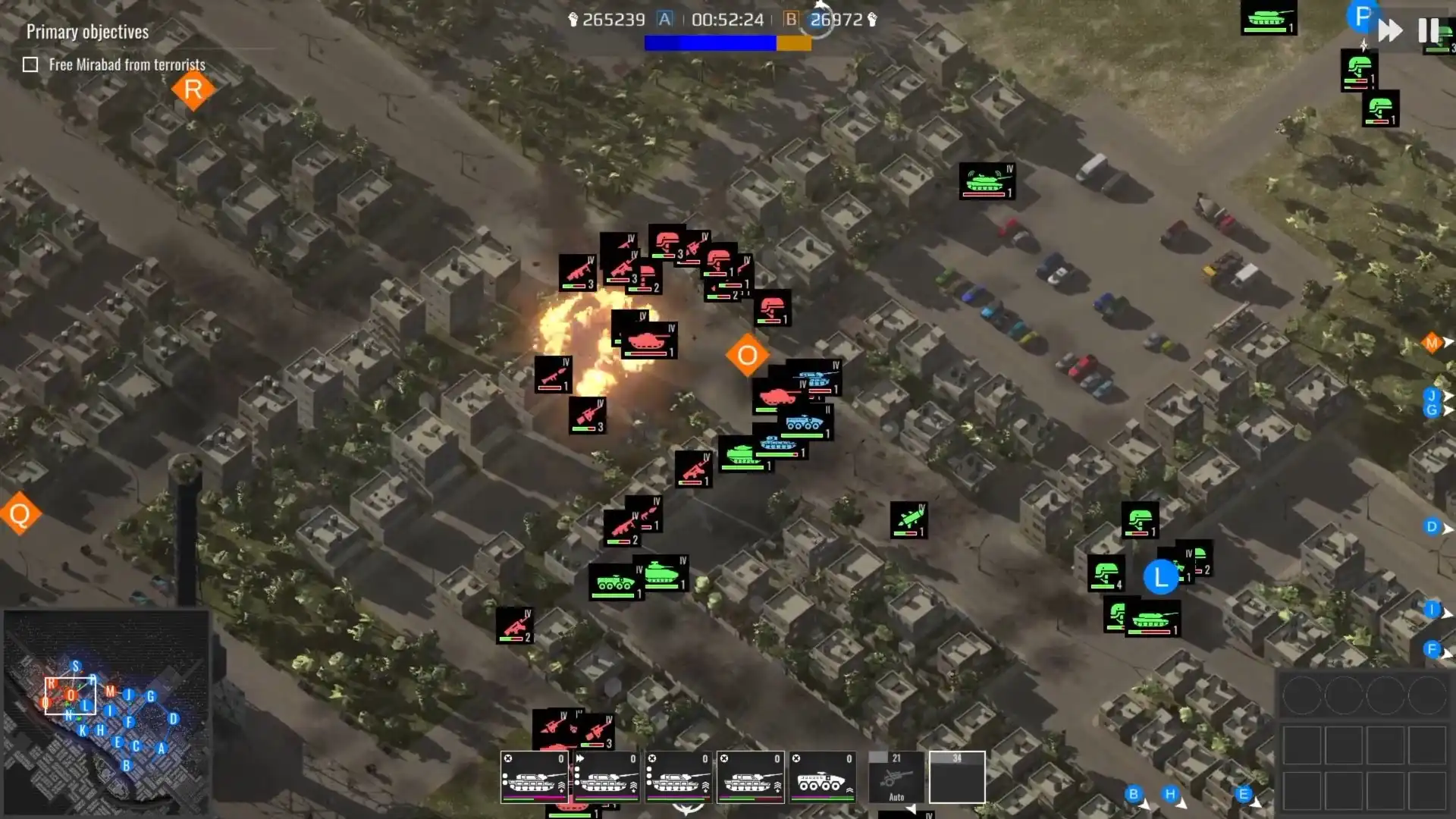Click the fast-forward game speed icon
1456x819 pixels.
1390,30
